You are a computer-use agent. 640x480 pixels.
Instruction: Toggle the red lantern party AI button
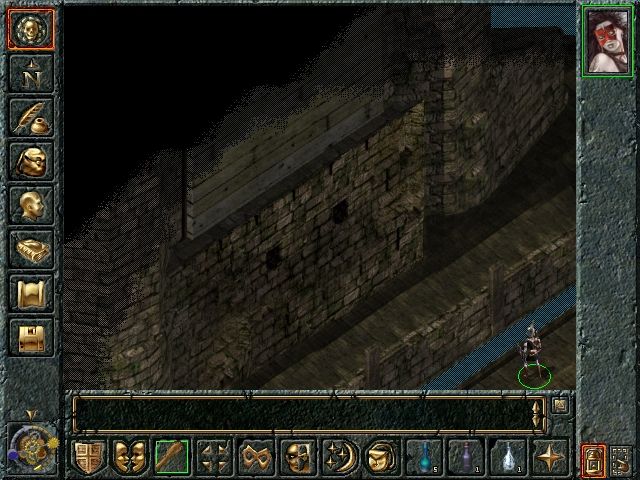(x=595, y=459)
